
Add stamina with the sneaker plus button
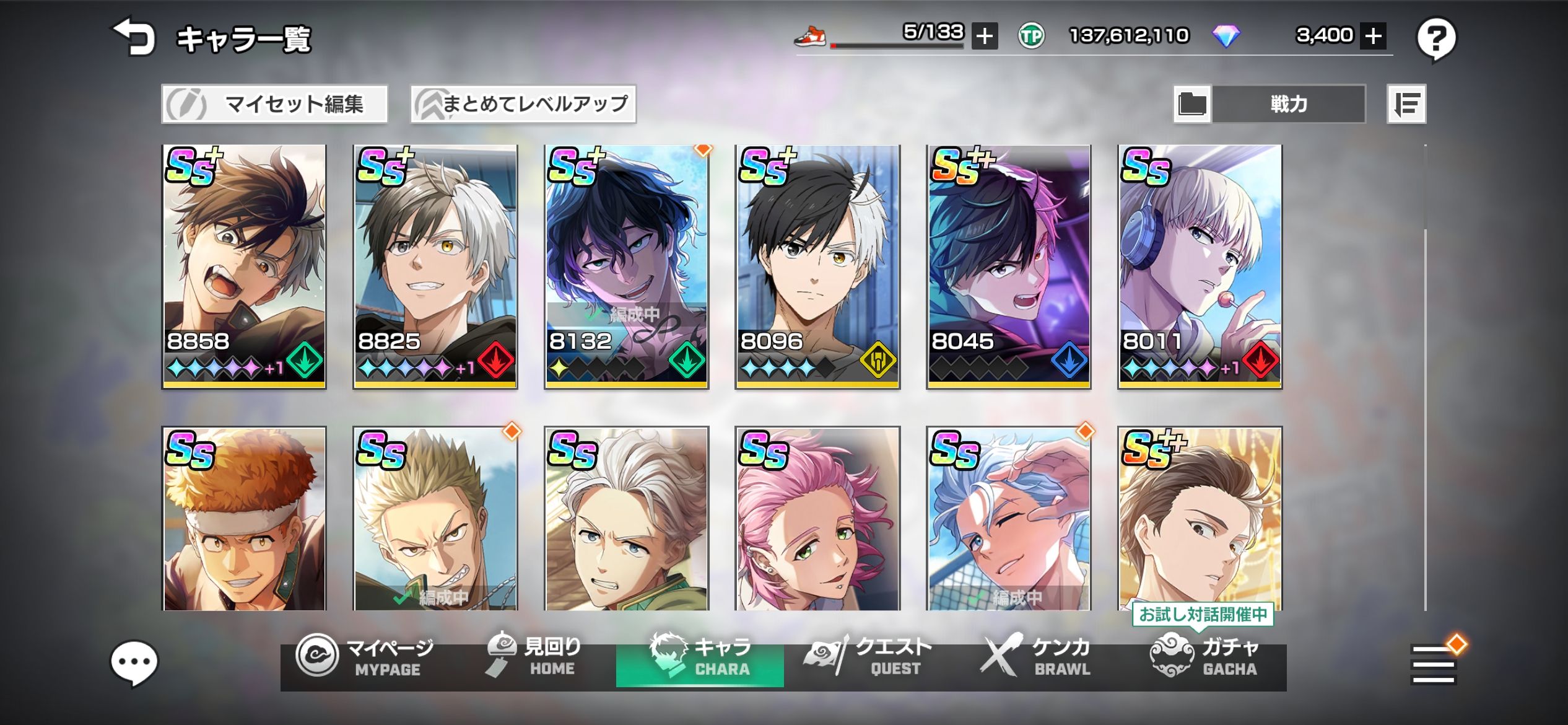[x=984, y=36]
